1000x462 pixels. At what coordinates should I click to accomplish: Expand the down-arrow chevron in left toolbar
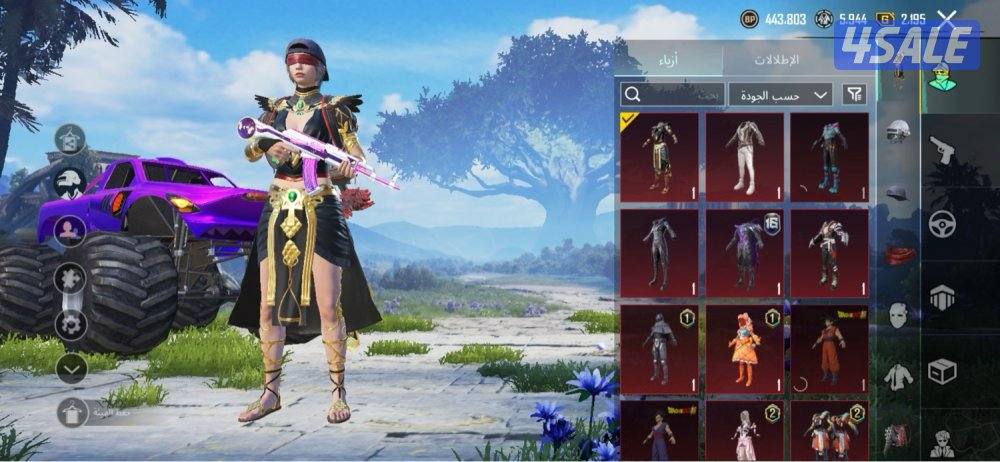point(70,369)
